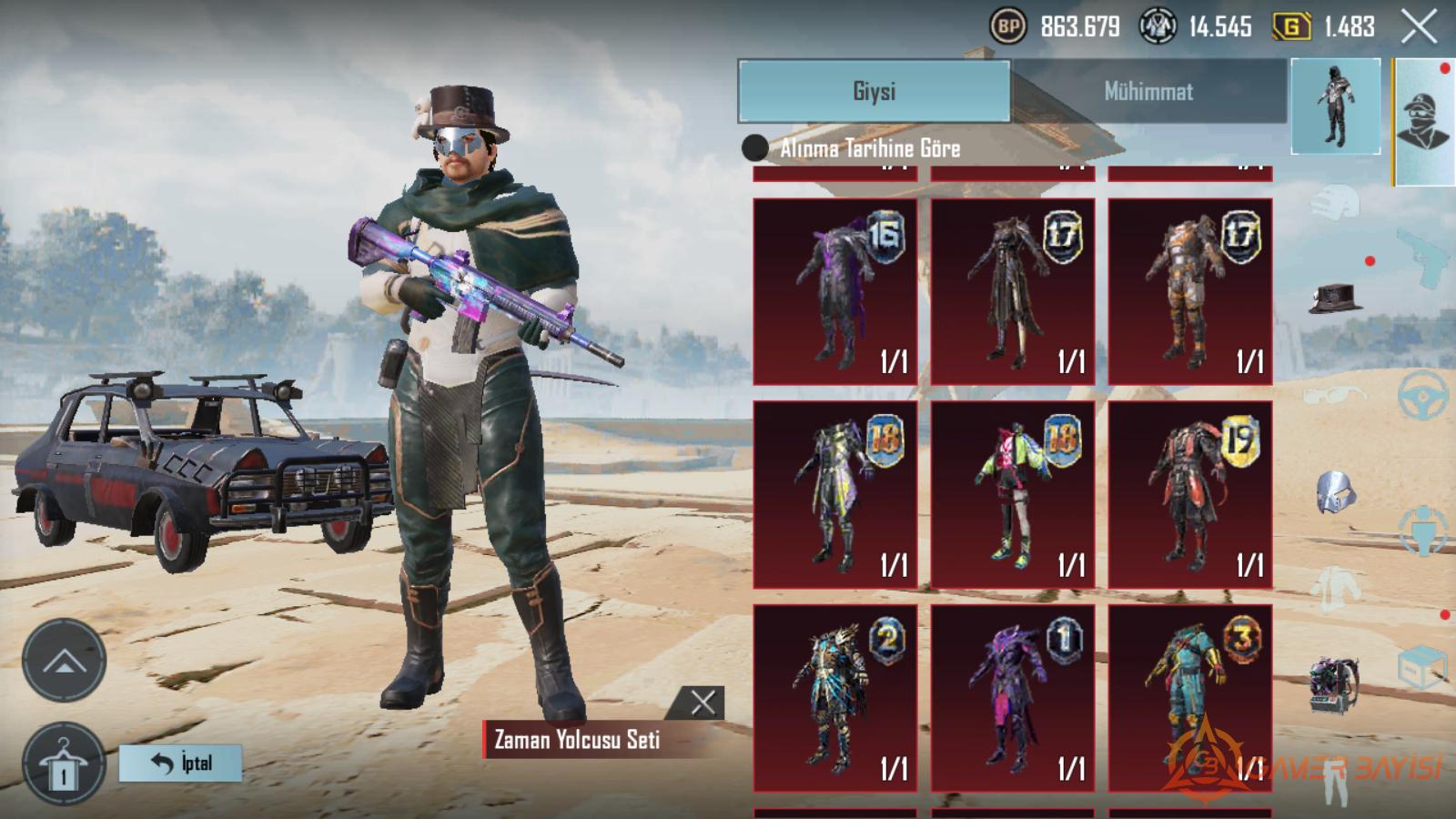The height and width of the screenshot is (819, 1456).
Task: Pick the orange armored level 17 outfit
Action: 1189,291
